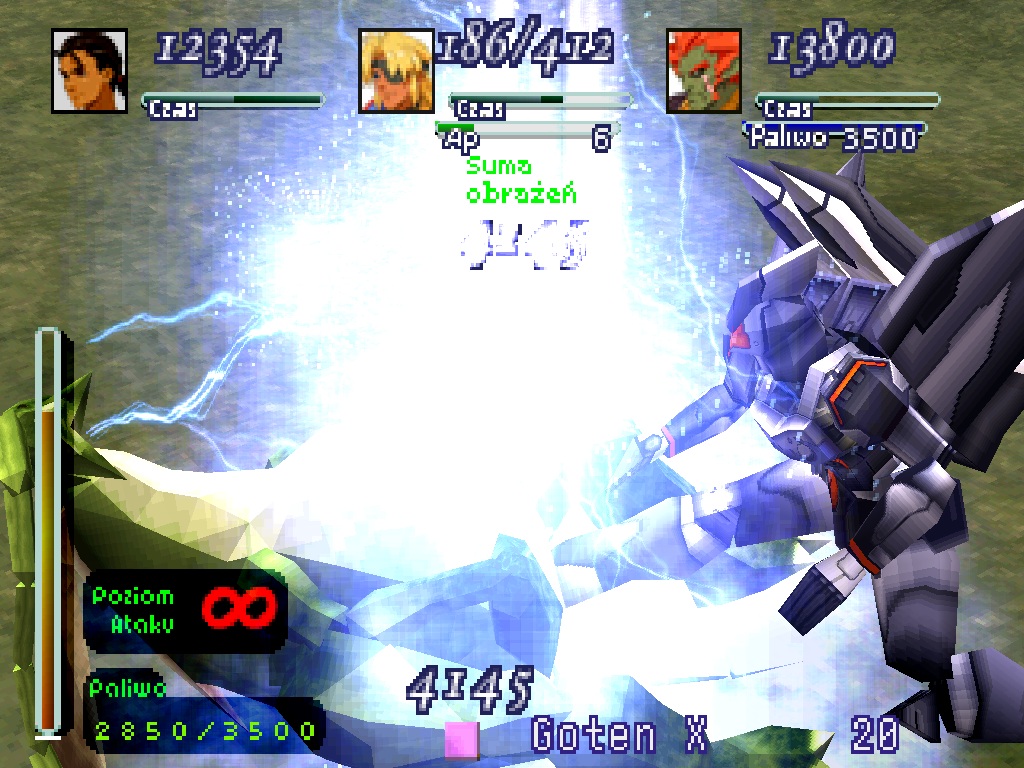Select the red-haired green-faced character portrait
The width and height of the screenshot is (1024, 768).
click(704, 70)
